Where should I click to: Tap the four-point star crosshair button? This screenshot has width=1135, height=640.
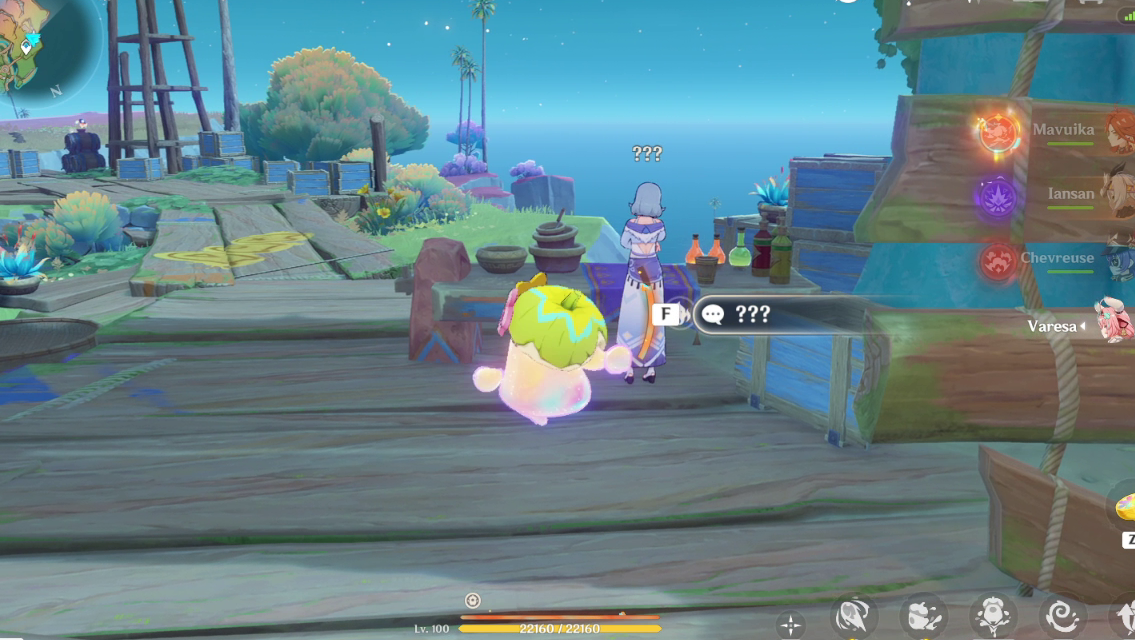click(x=791, y=626)
